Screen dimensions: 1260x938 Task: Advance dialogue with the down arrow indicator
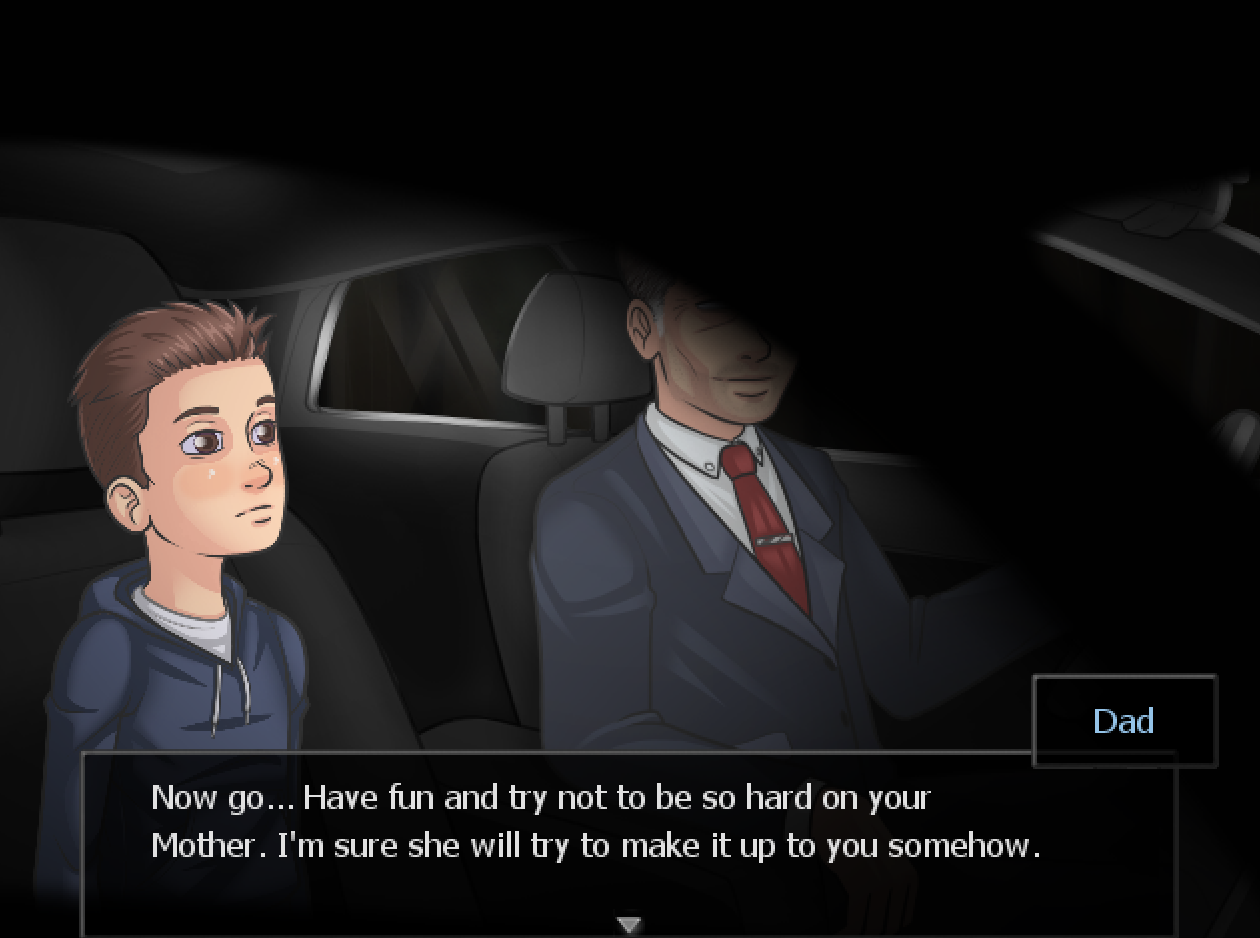(629, 924)
